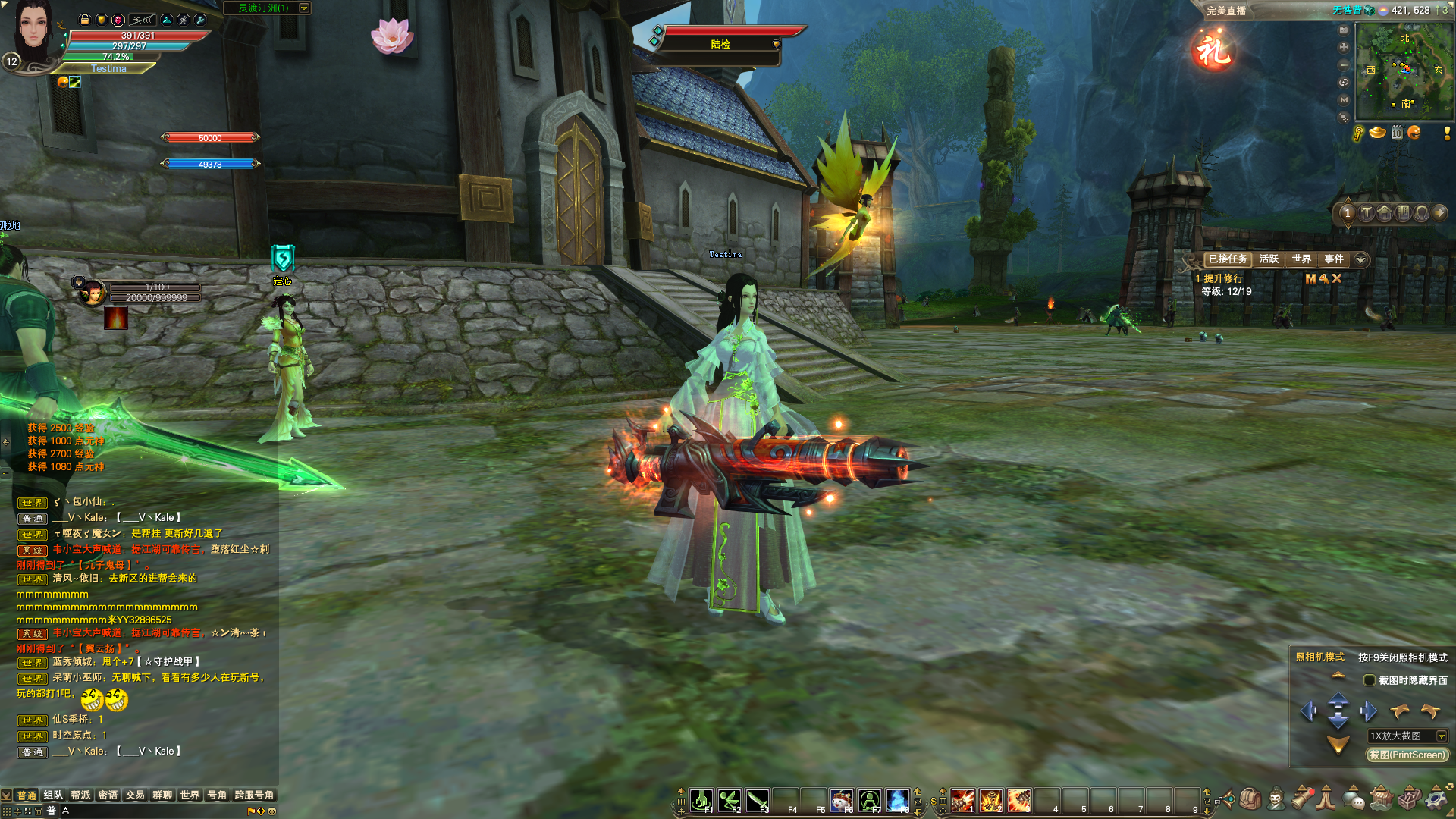Click the minimap
Image resolution: width=1456 pixels, height=819 pixels.
point(1404,71)
